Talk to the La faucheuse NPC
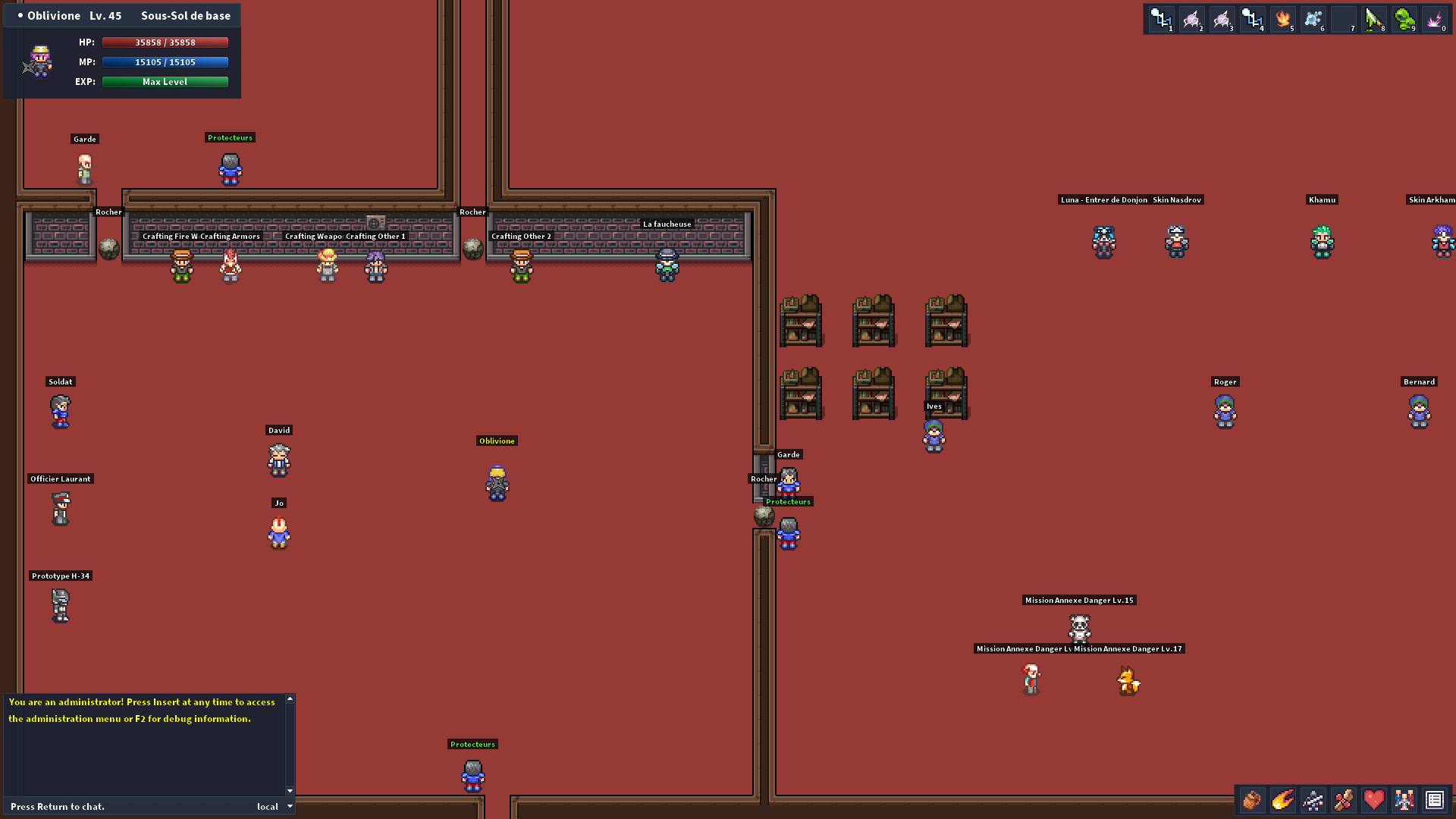The image size is (1456, 819). pyautogui.click(x=667, y=265)
